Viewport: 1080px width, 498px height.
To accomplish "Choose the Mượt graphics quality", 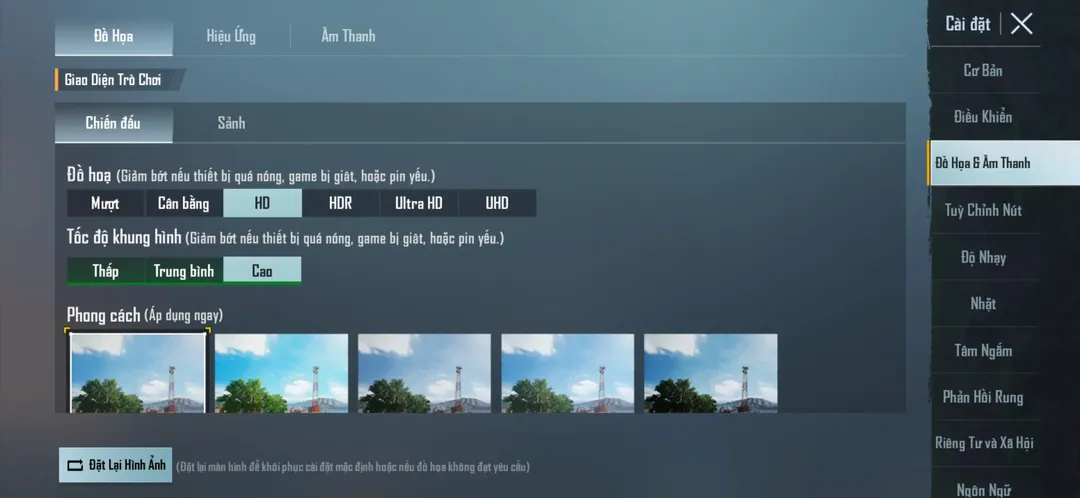I will [x=105, y=204].
